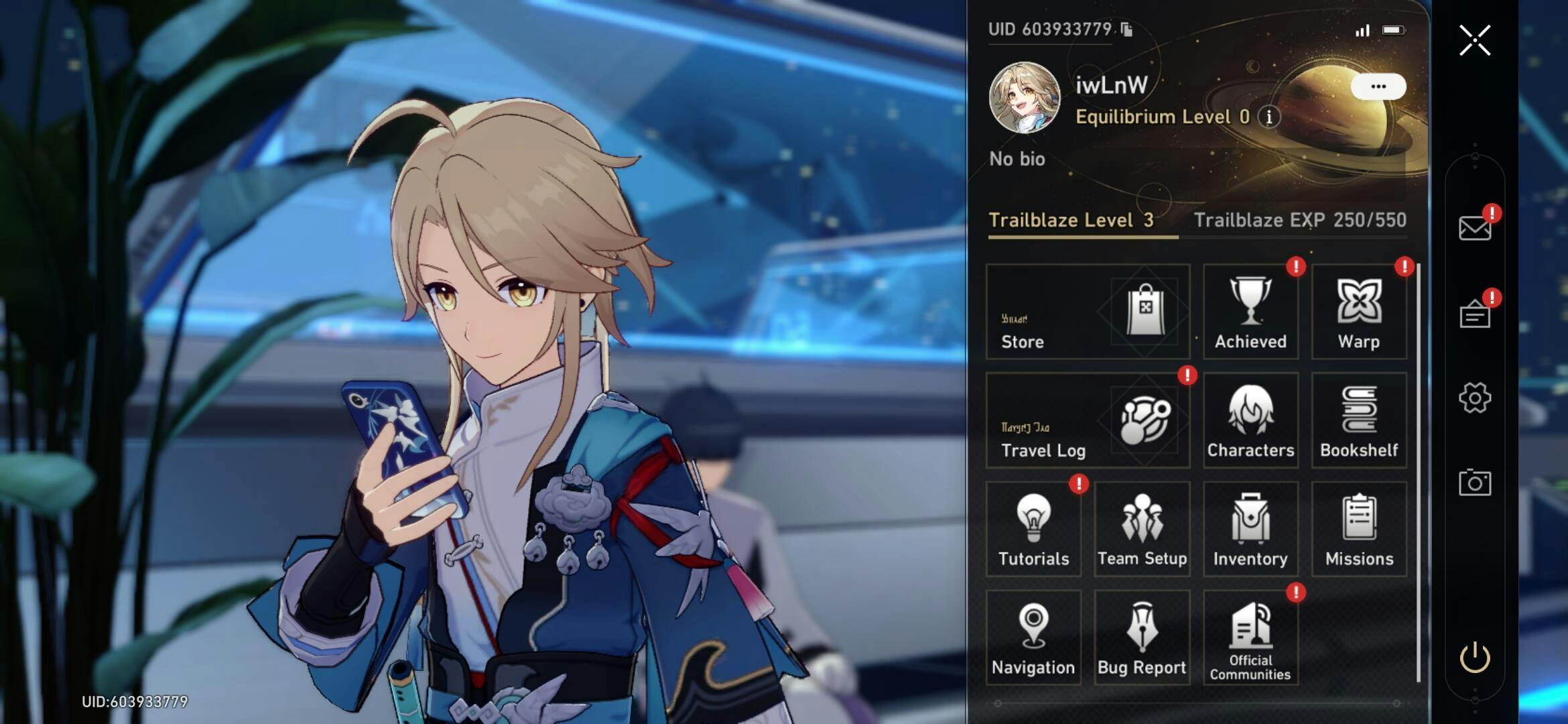
Task: Open the Bookshelf
Action: [1358, 420]
